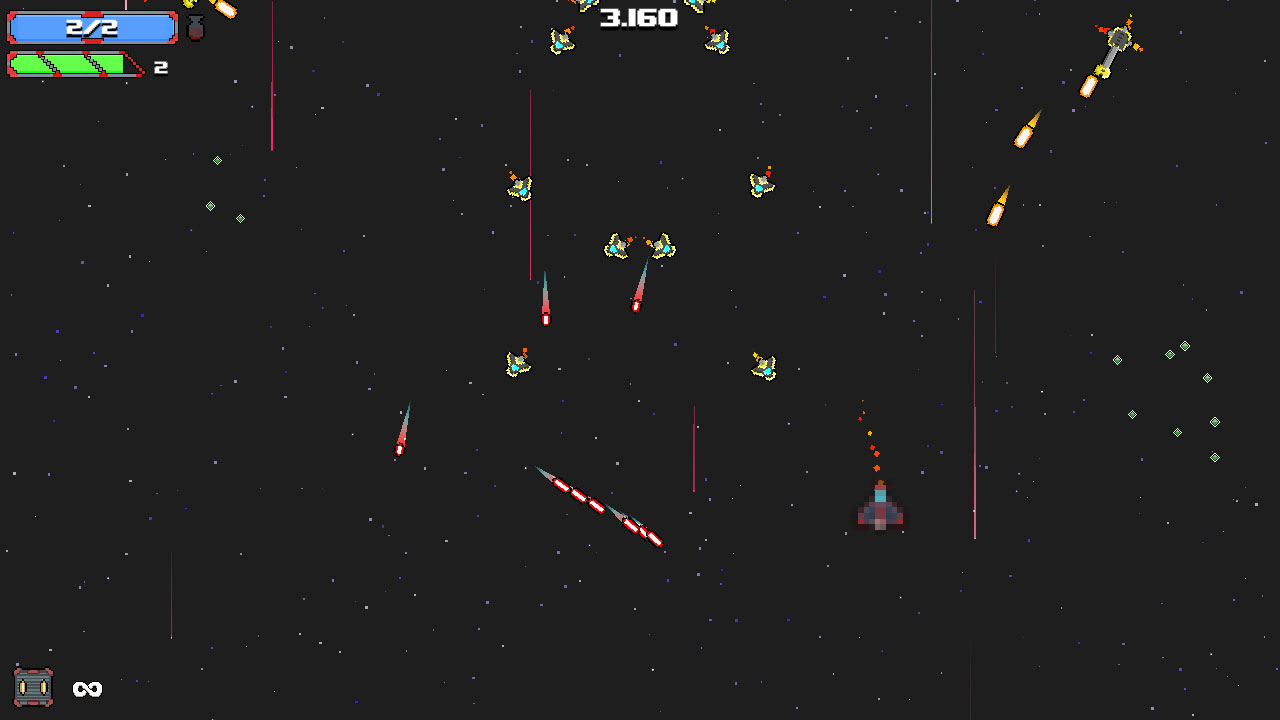Click the pair of enemies flying mid-screen together
The height and width of the screenshot is (720, 1280).
click(637, 246)
